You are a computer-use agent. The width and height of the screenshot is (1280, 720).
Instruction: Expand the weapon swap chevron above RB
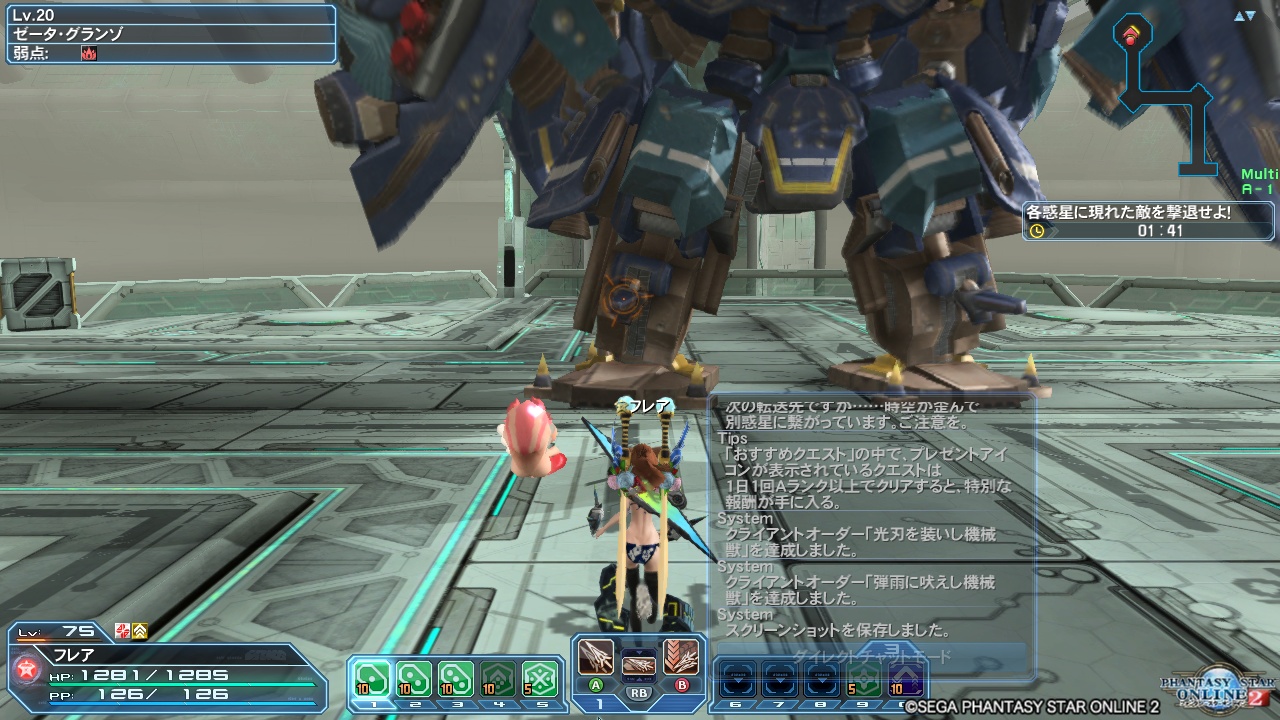click(x=639, y=652)
